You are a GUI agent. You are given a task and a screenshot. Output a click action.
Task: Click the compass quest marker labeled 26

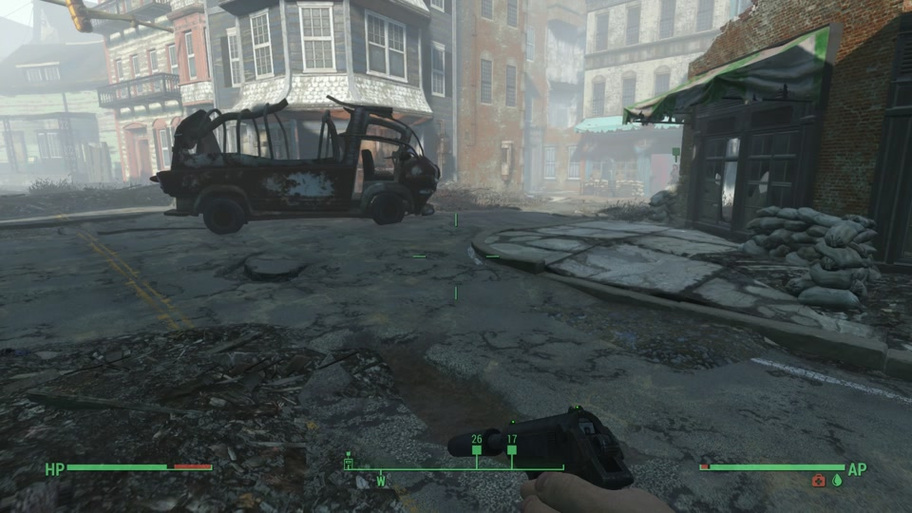coord(476,451)
